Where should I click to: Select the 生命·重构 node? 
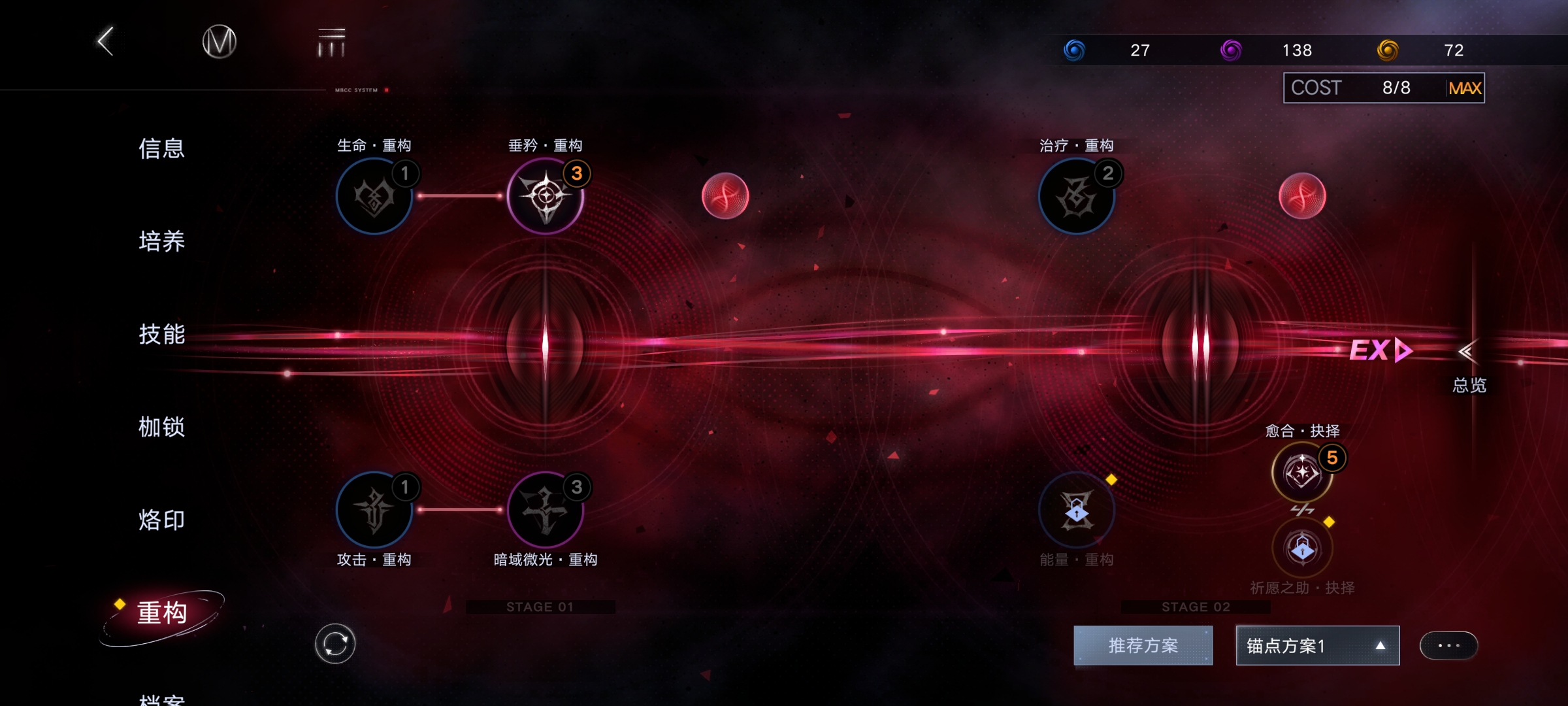tap(374, 196)
